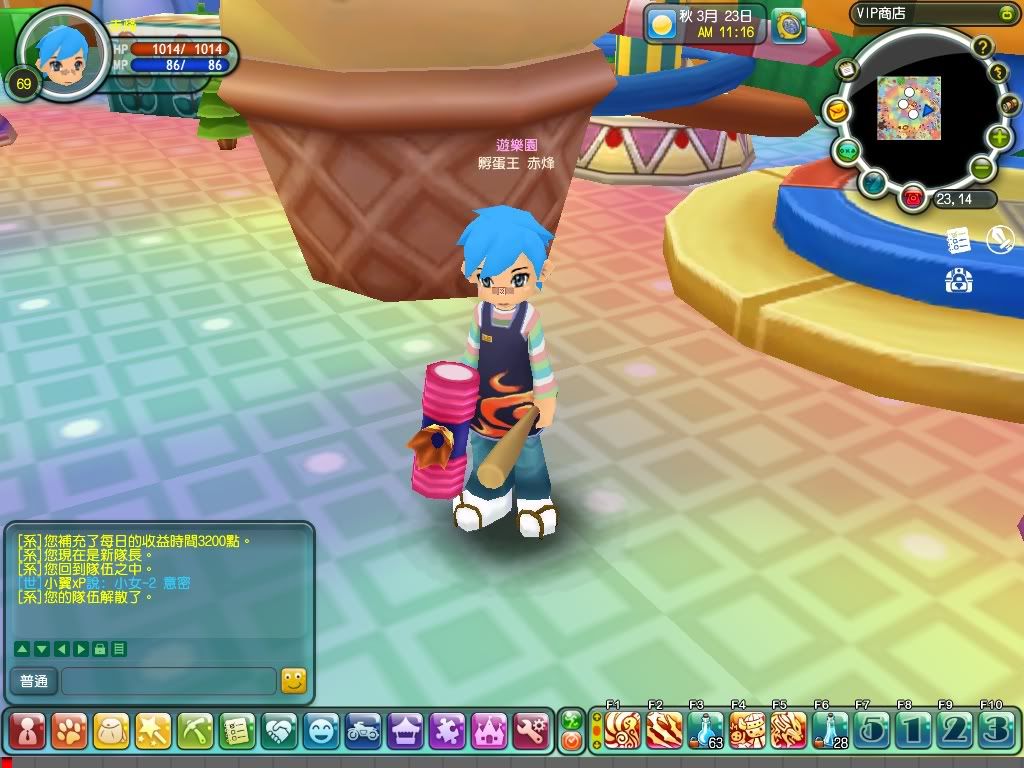The width and height of the screenshot is (1024, 768).
Task: Open the yellow mail envelope icon
Action: click(835, 110)
